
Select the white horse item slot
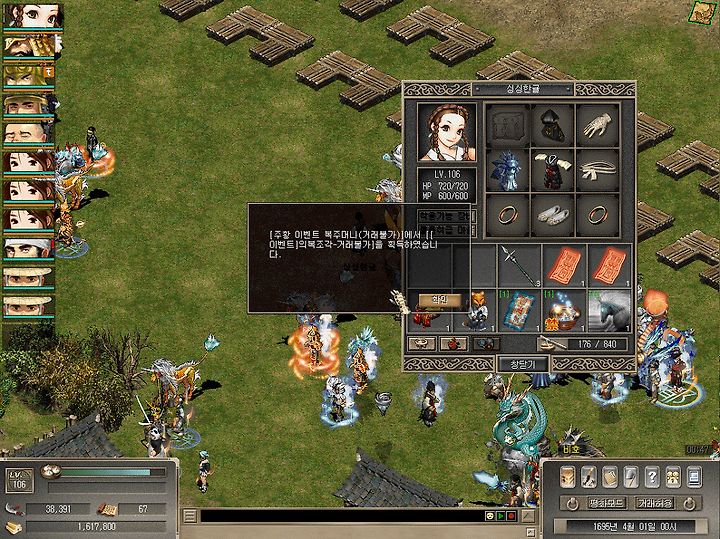tap(610, 310)
